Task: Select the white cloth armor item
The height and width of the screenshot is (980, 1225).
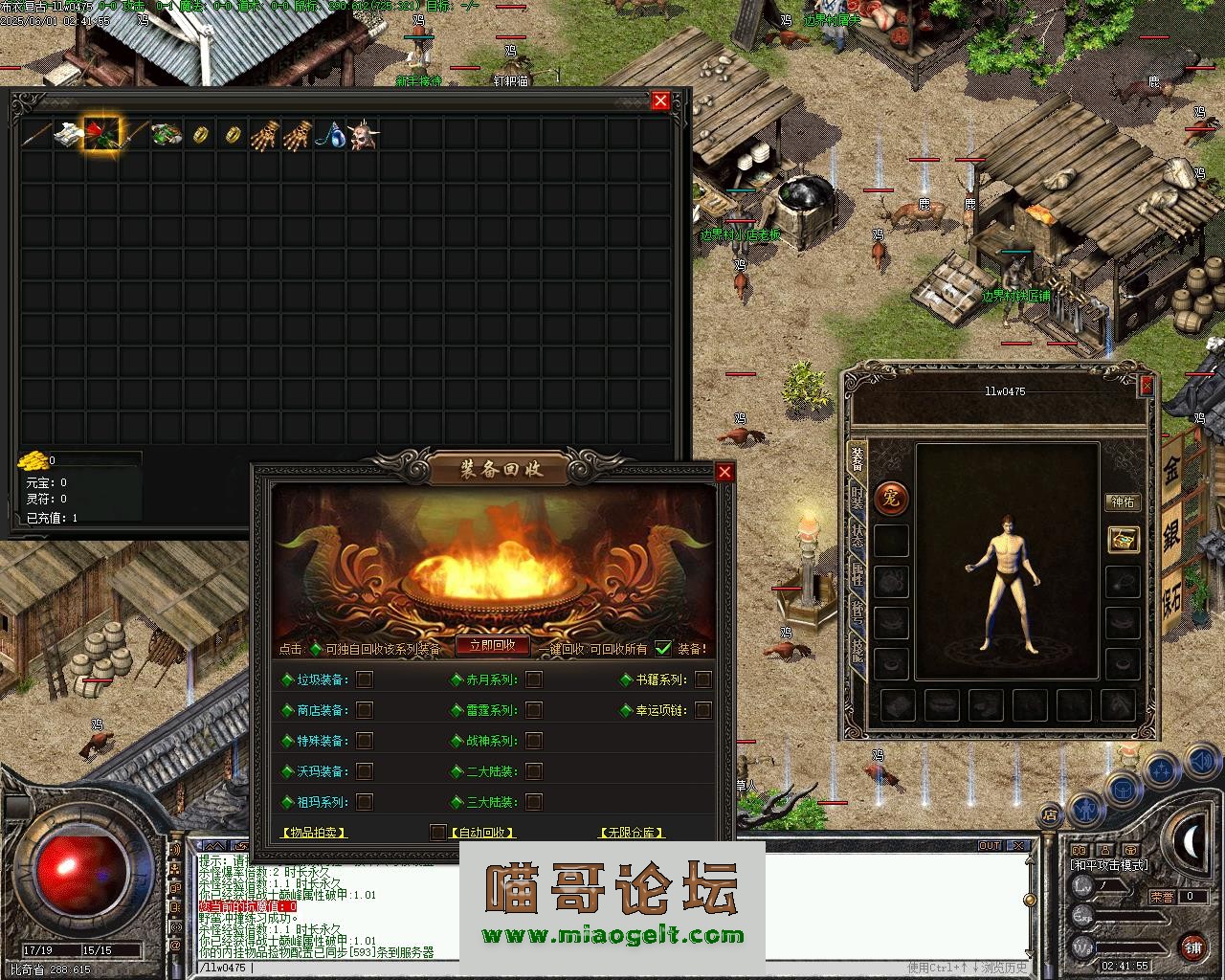Action: (x=68, y=135)
